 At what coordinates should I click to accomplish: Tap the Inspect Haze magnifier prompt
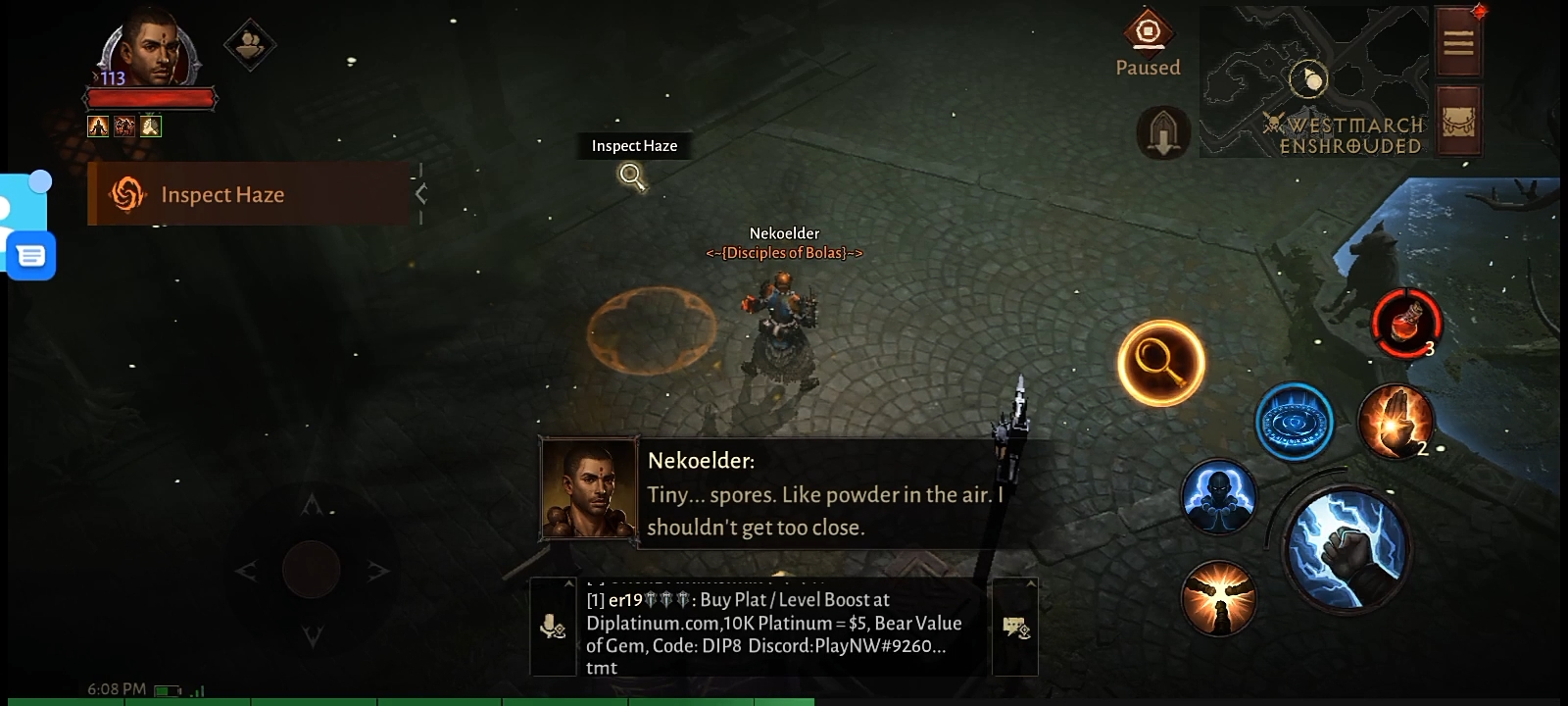tap(633, 176)
